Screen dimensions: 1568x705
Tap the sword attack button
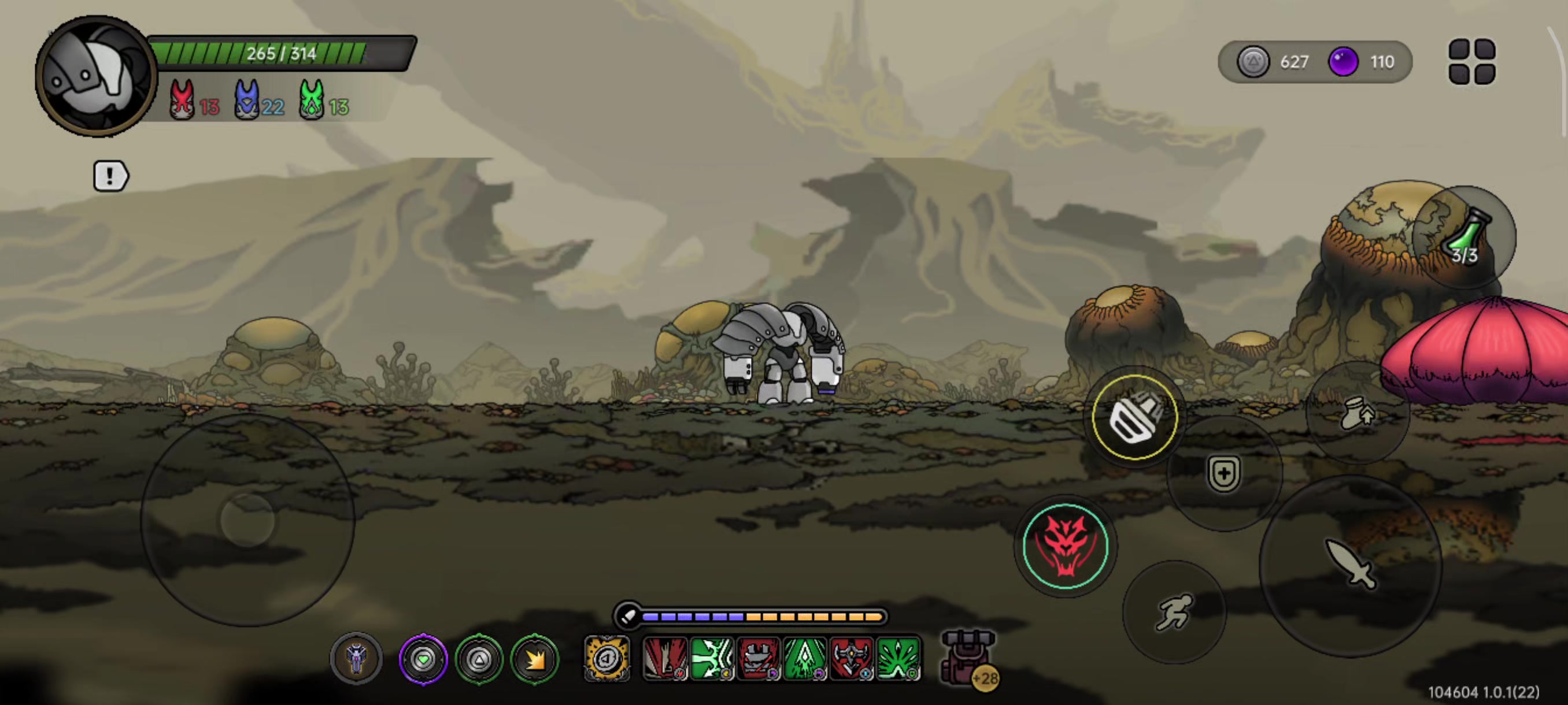point(1350,566)
